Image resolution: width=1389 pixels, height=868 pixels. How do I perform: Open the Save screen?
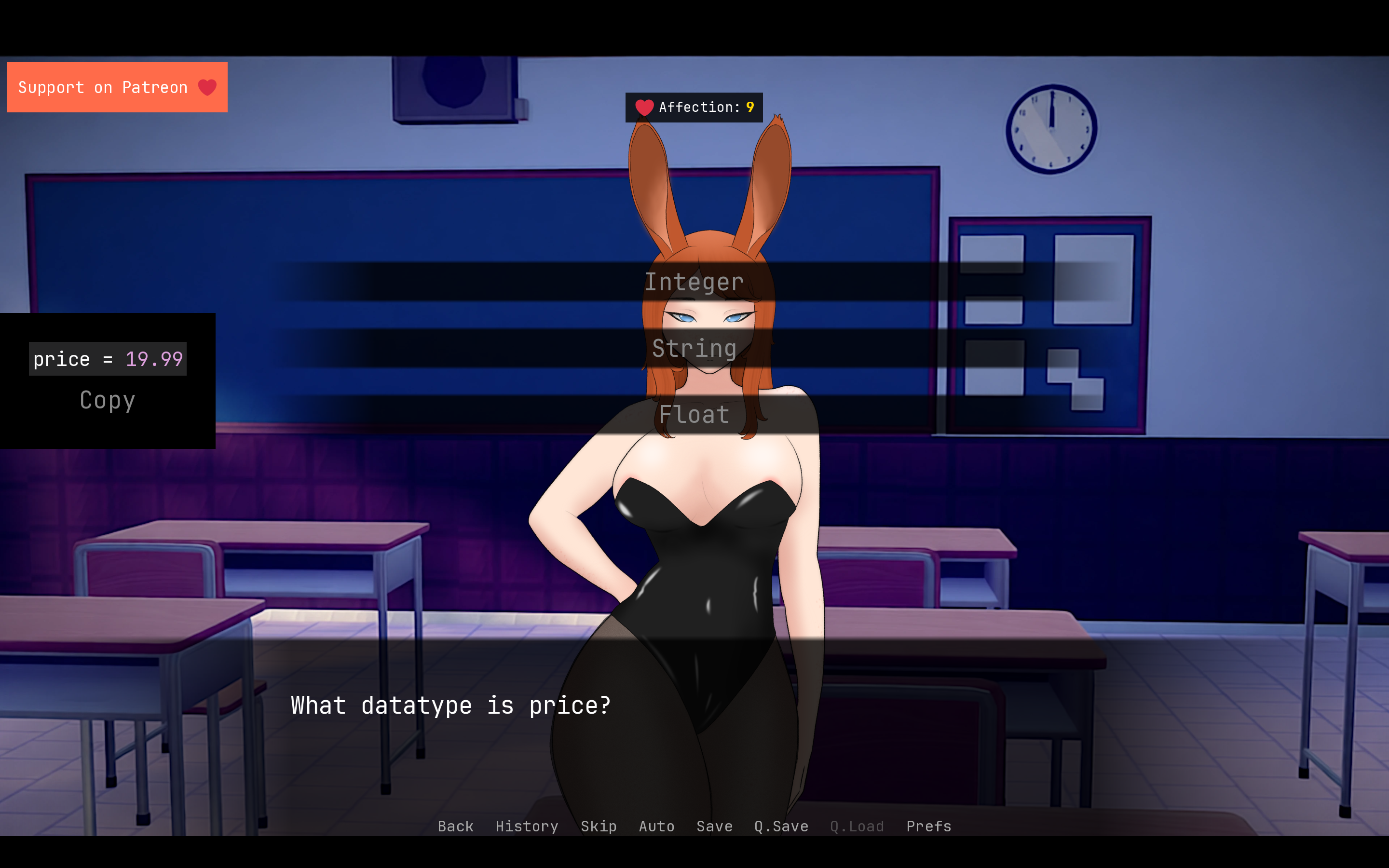(x=714, y=826)
